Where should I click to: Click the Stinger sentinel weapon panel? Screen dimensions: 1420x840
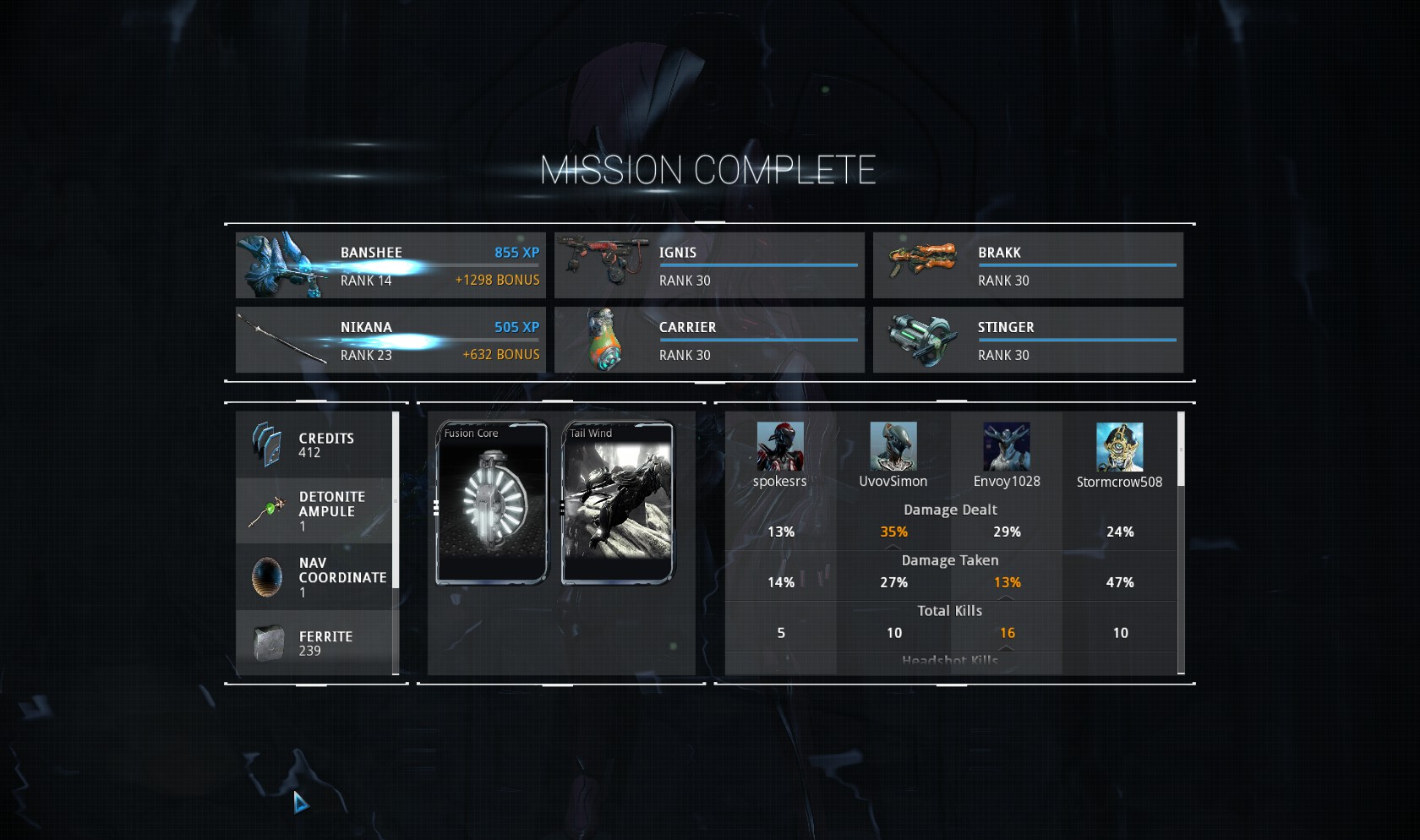[x=1028, y=340]
